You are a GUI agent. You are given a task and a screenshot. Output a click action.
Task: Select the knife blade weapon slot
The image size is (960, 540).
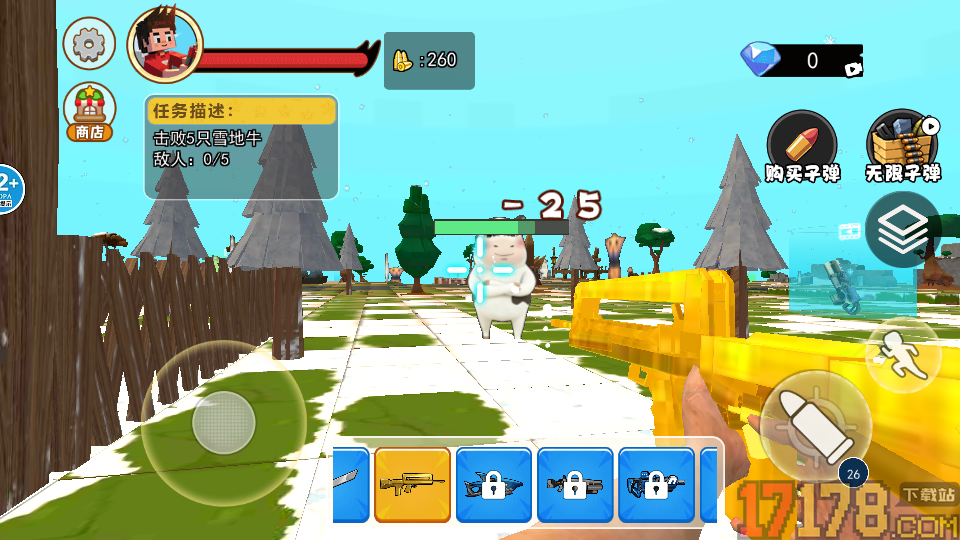350,485
